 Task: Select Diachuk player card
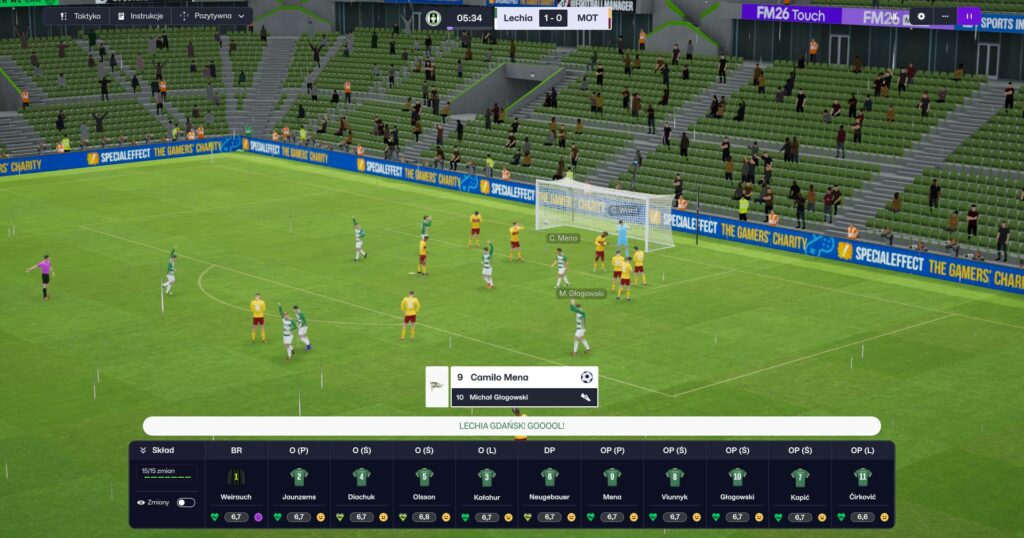click(x=361, y=485)
